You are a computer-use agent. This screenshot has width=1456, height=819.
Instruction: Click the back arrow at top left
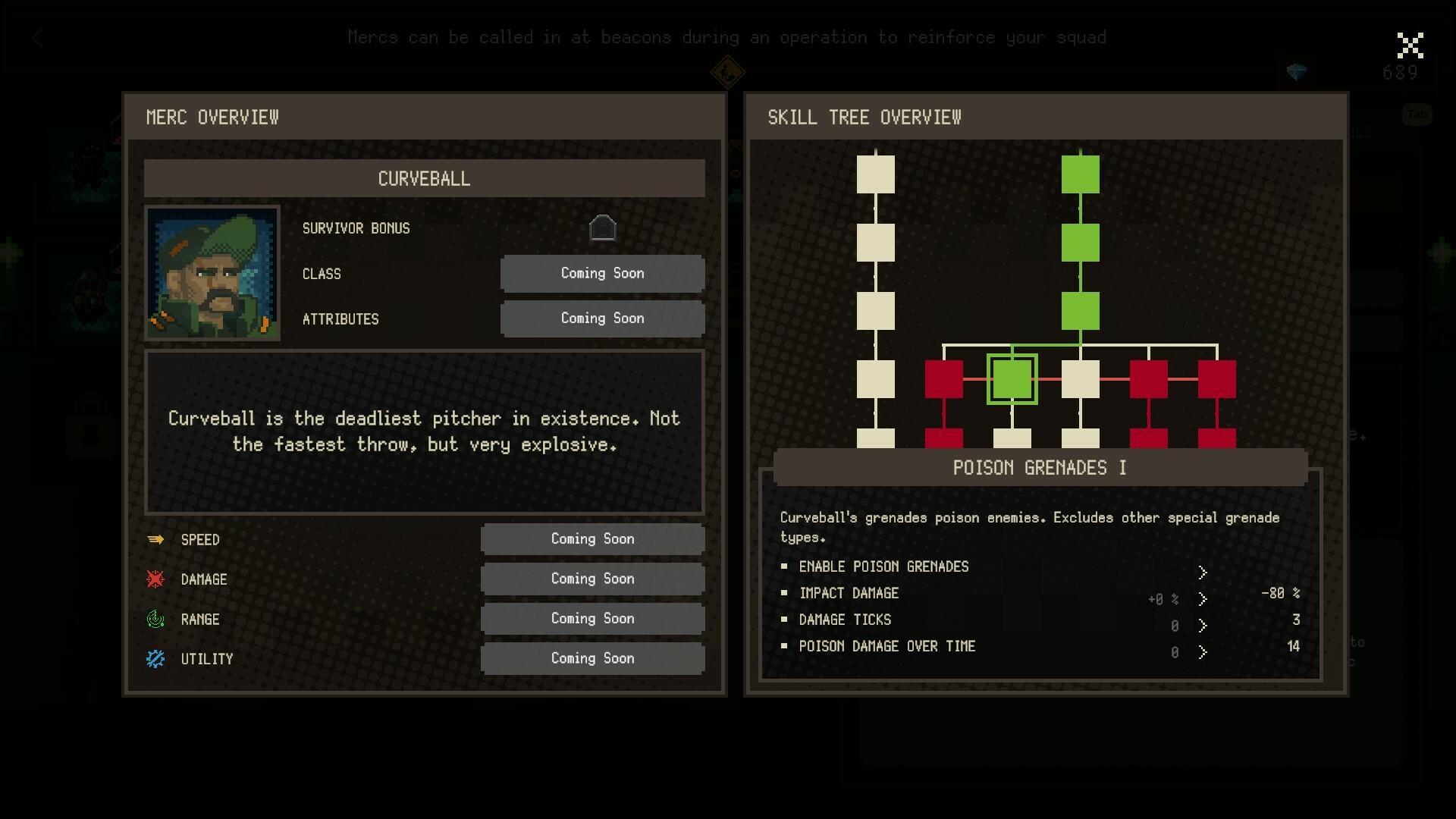(x=37, y=38)
